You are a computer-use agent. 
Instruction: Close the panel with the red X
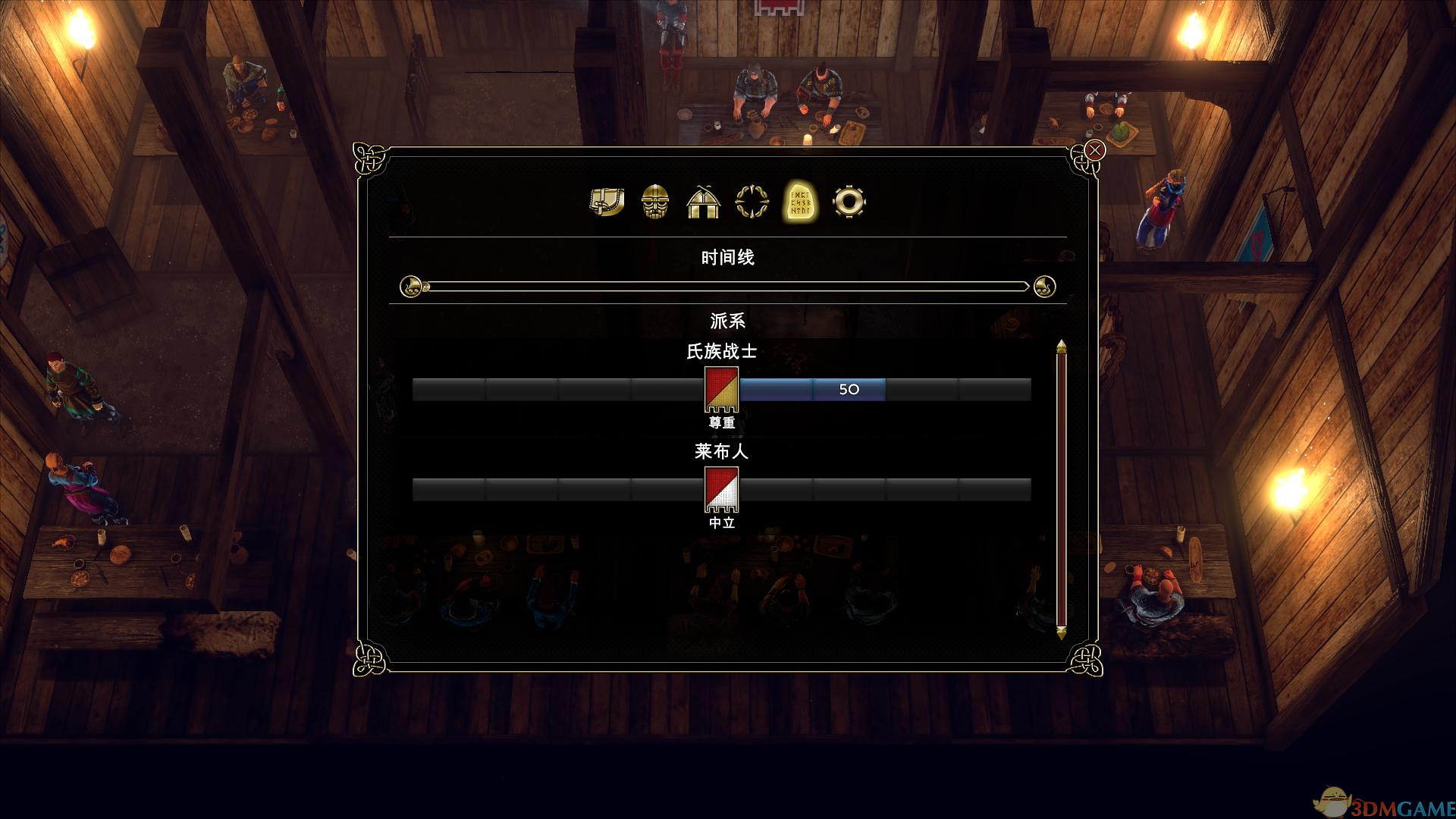(1094, 150)
